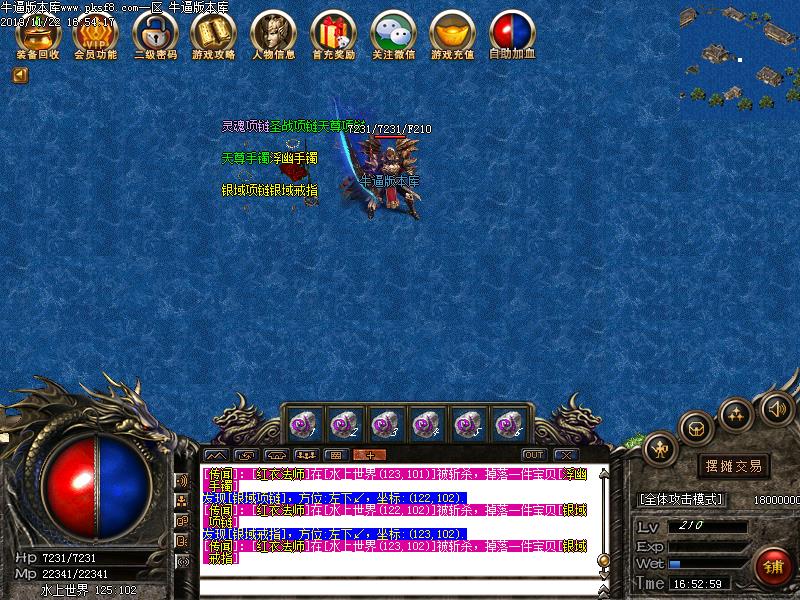Open the round red 铺 shop button
The height and width of the screenshot is (600, 800).
click(773, 567)
